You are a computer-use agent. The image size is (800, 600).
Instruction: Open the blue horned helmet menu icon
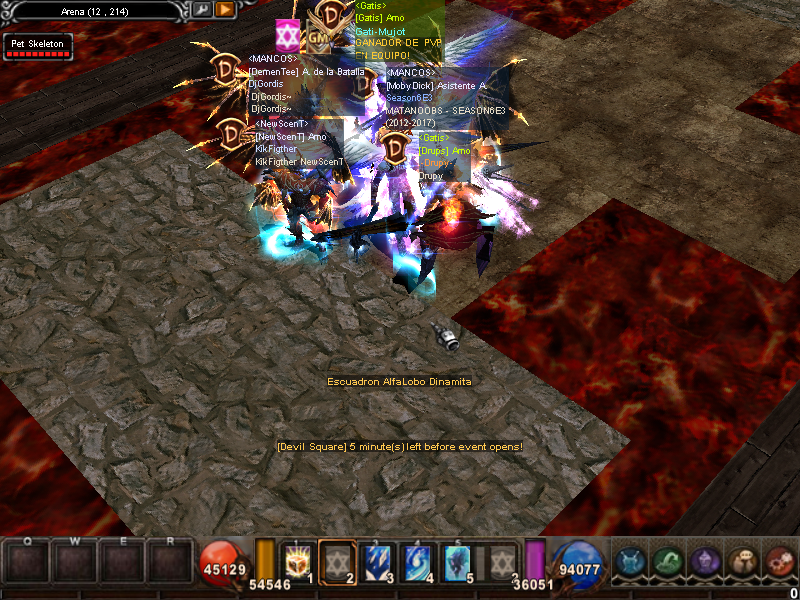[629, 562]
